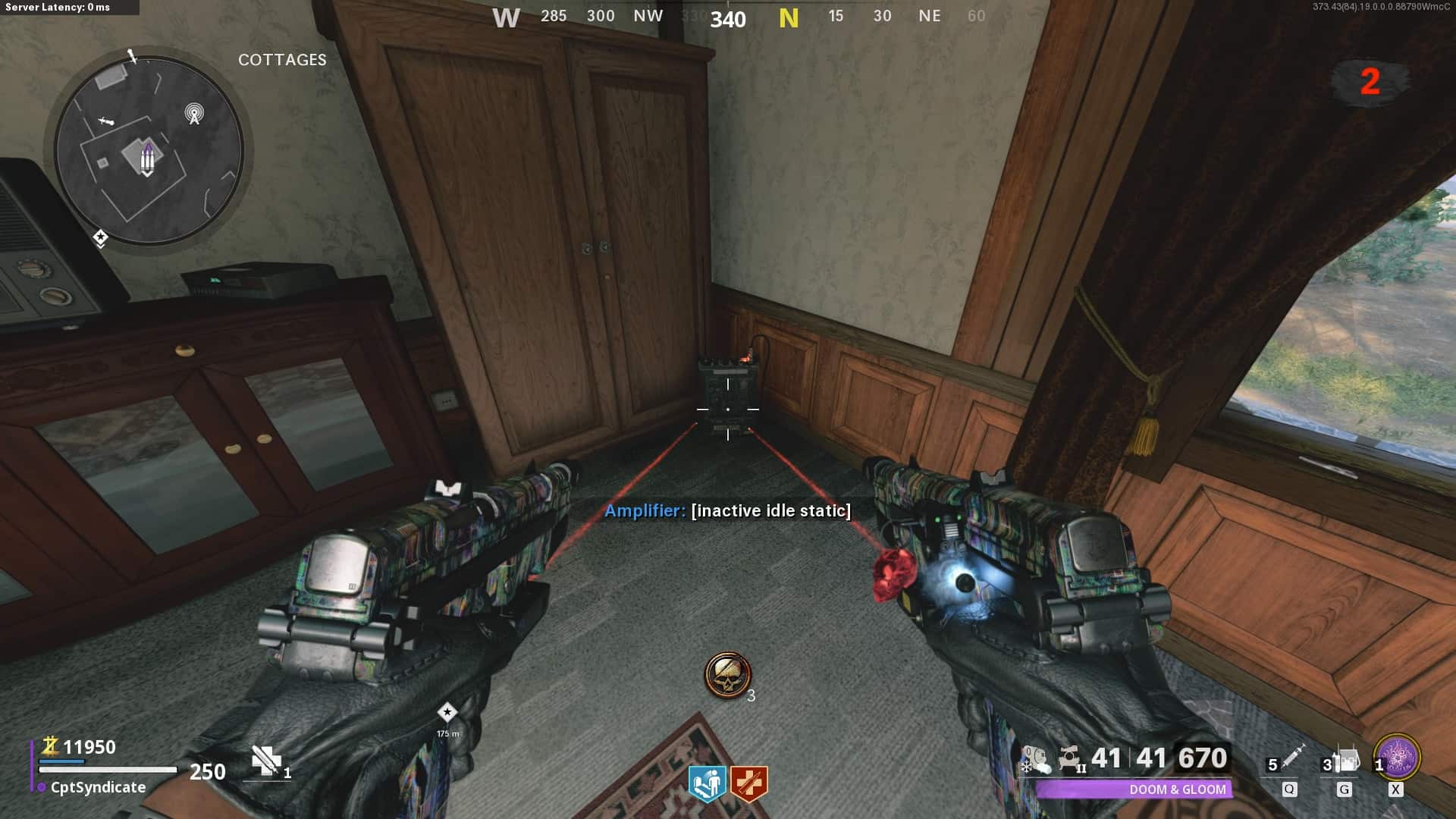
Task: Select the stim shot syringe equipment
Action: pos(1291,757)
